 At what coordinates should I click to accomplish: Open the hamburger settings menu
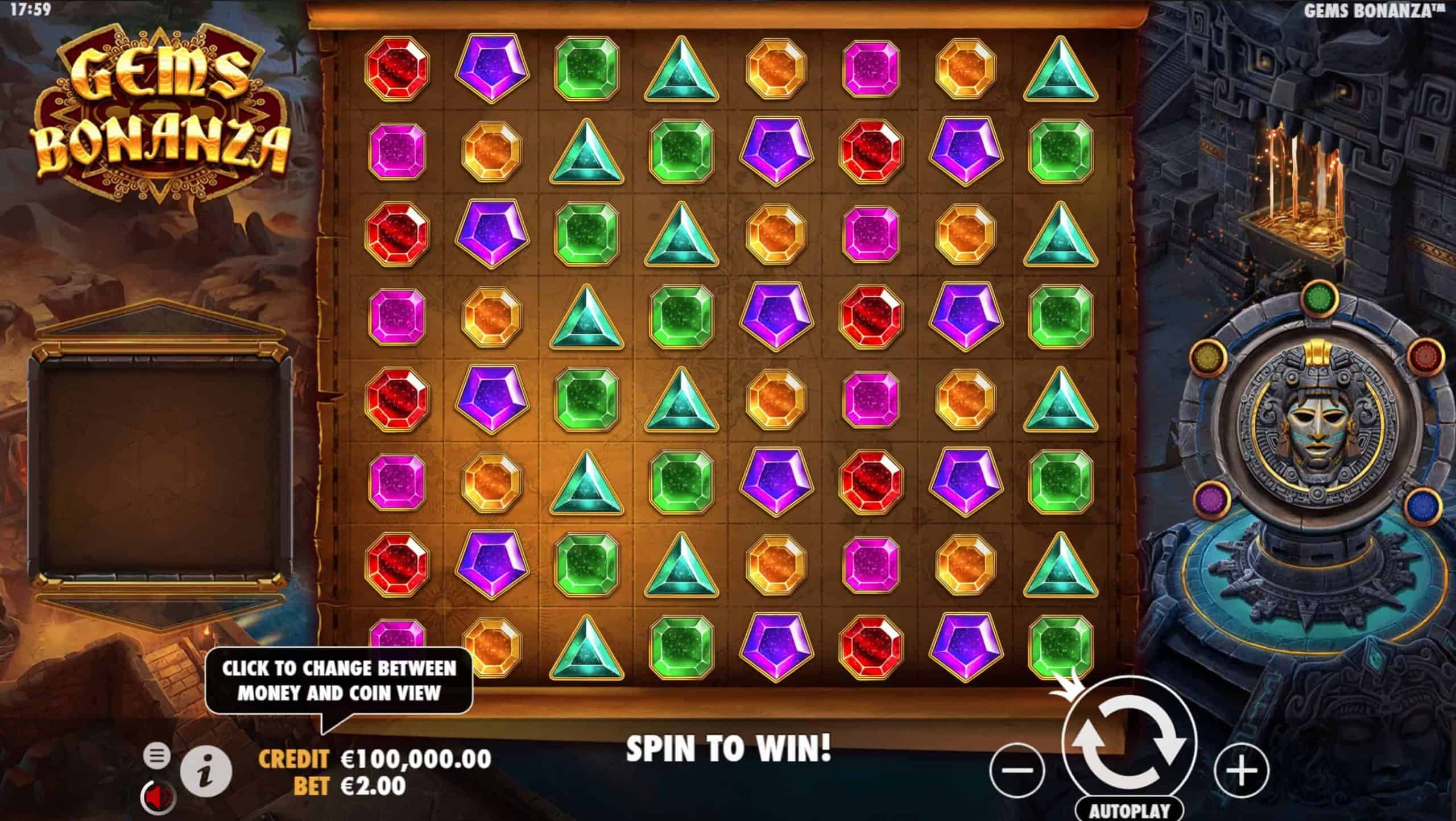[156, 756]
